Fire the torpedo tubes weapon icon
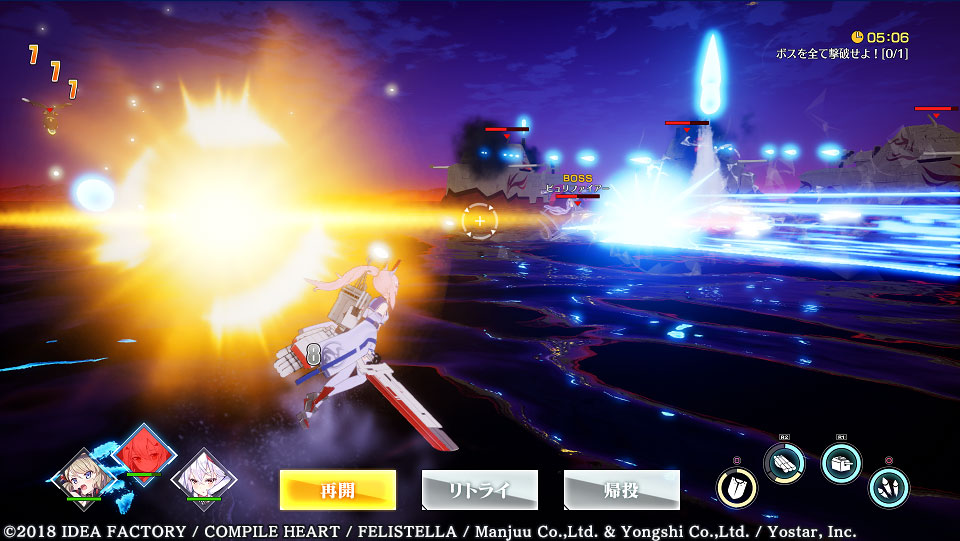960x541 pixels. (784, 463)
